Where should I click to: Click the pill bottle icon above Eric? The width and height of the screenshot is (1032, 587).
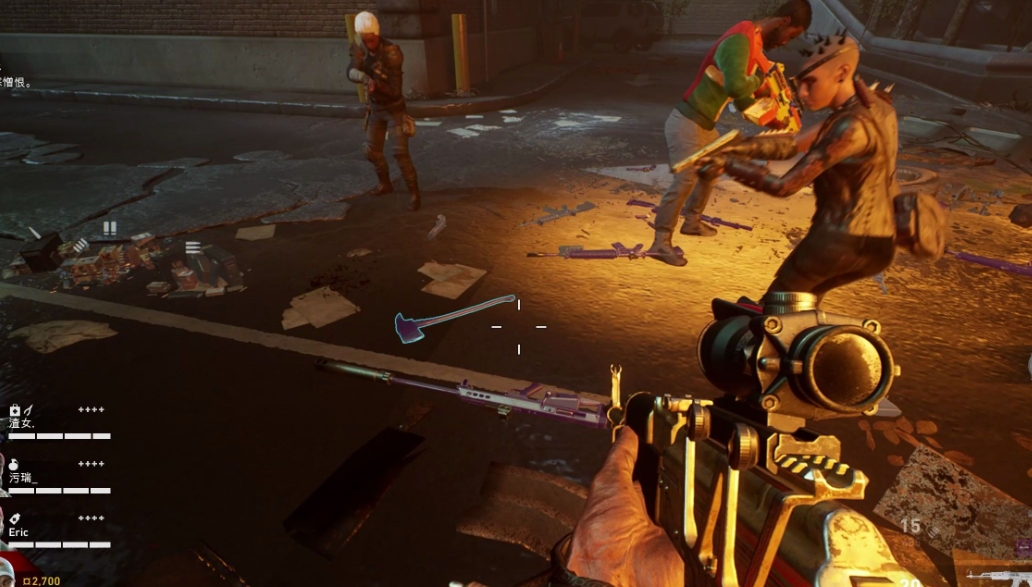click(x=14, y=518)
